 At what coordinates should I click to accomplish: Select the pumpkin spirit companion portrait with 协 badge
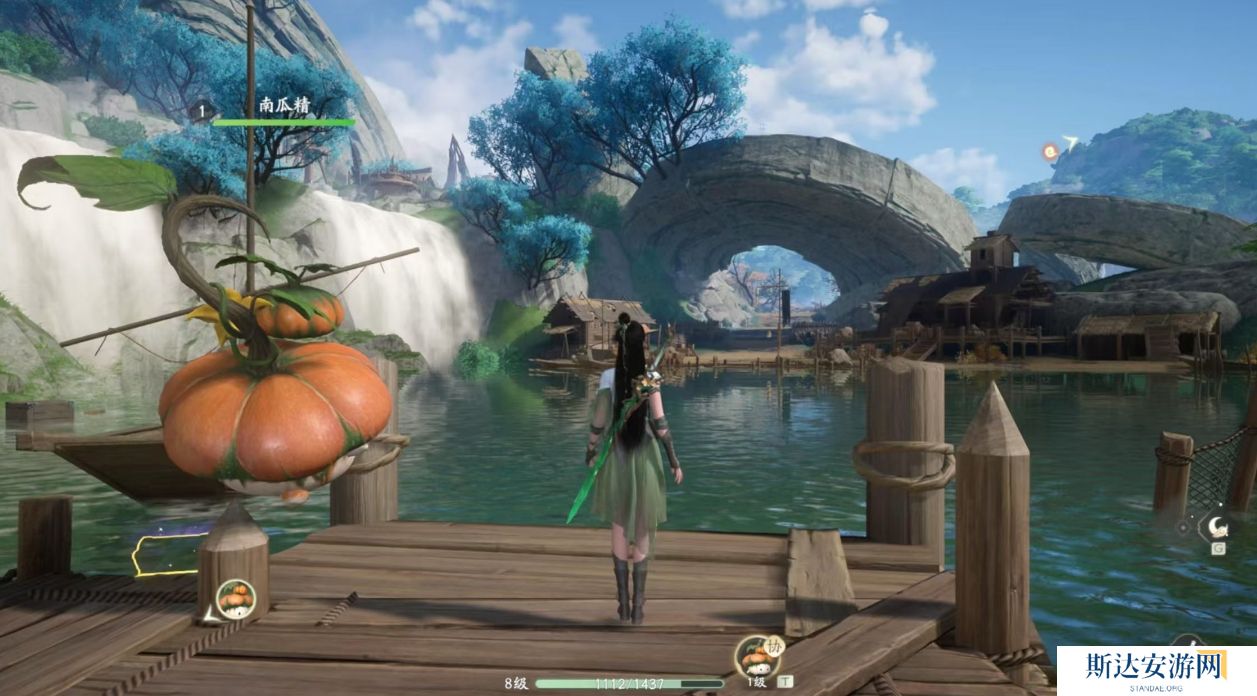(x=757, y=654)
